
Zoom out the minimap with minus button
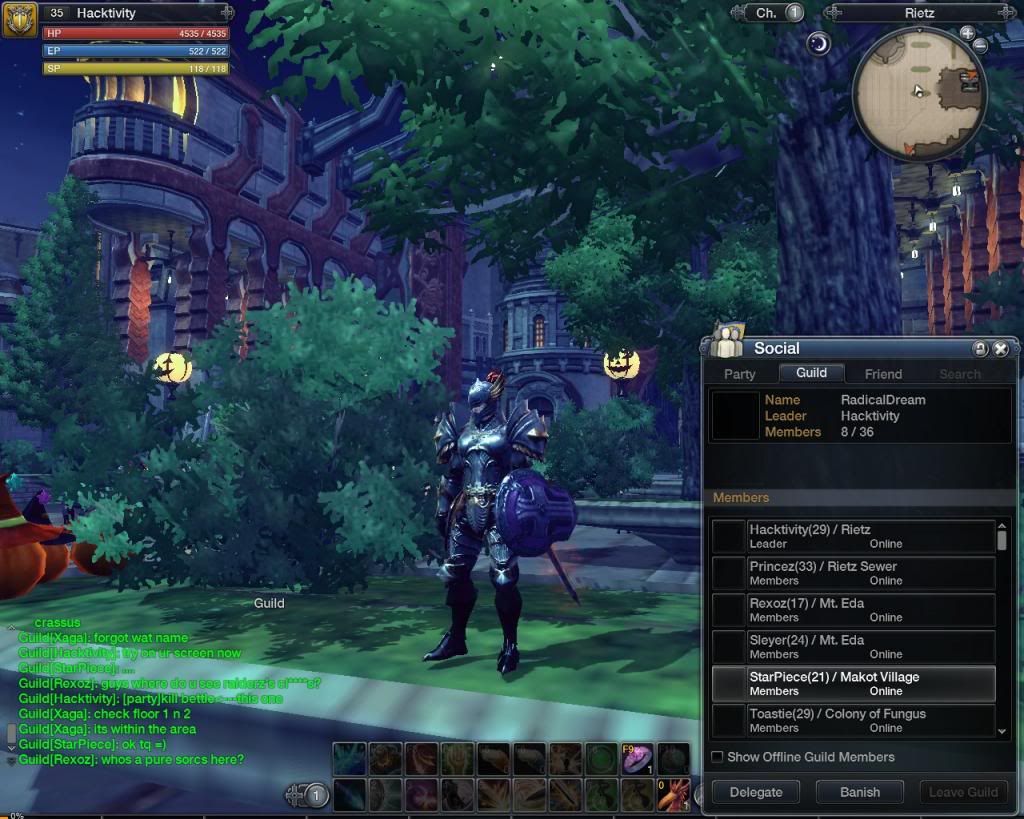pos(981,46)
